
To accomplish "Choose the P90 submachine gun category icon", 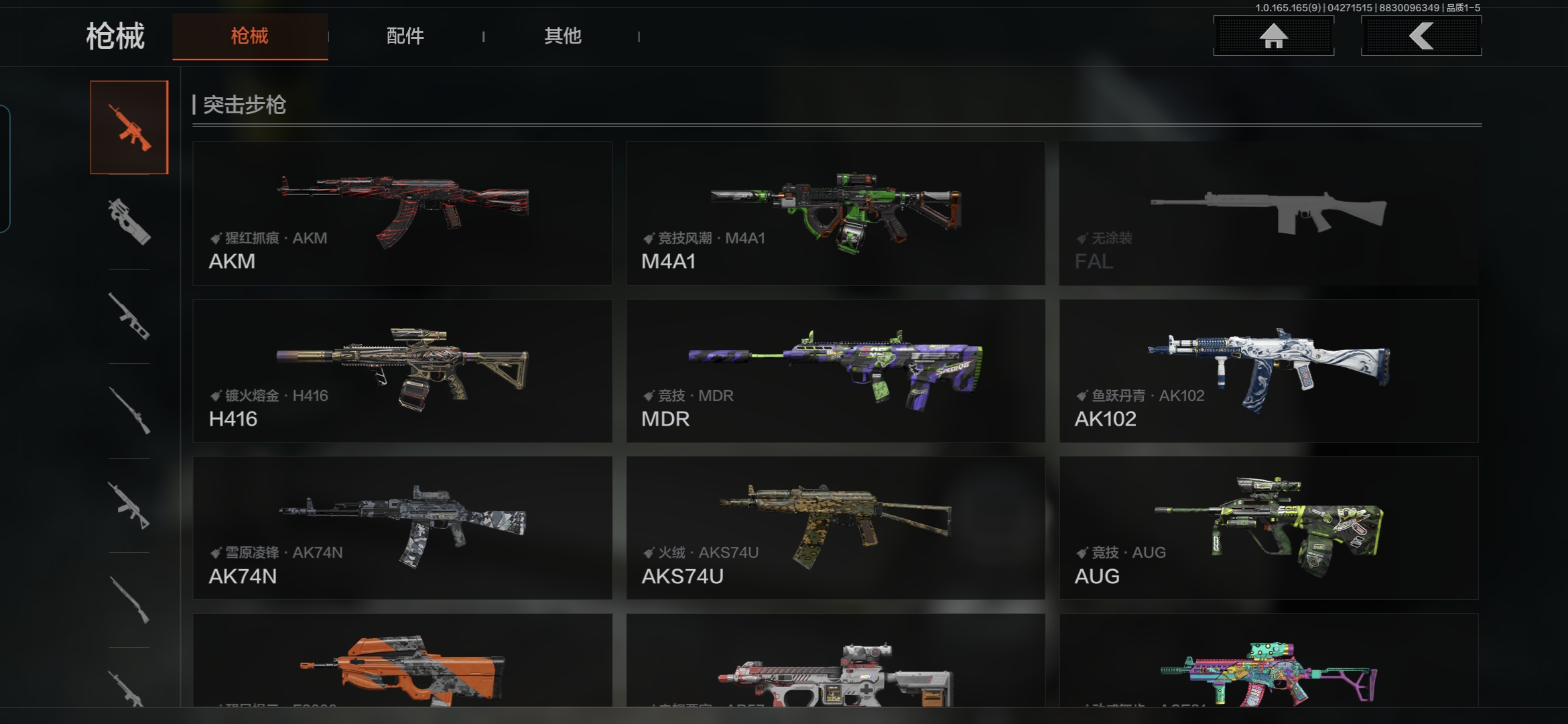I will (x=129, y=222).
